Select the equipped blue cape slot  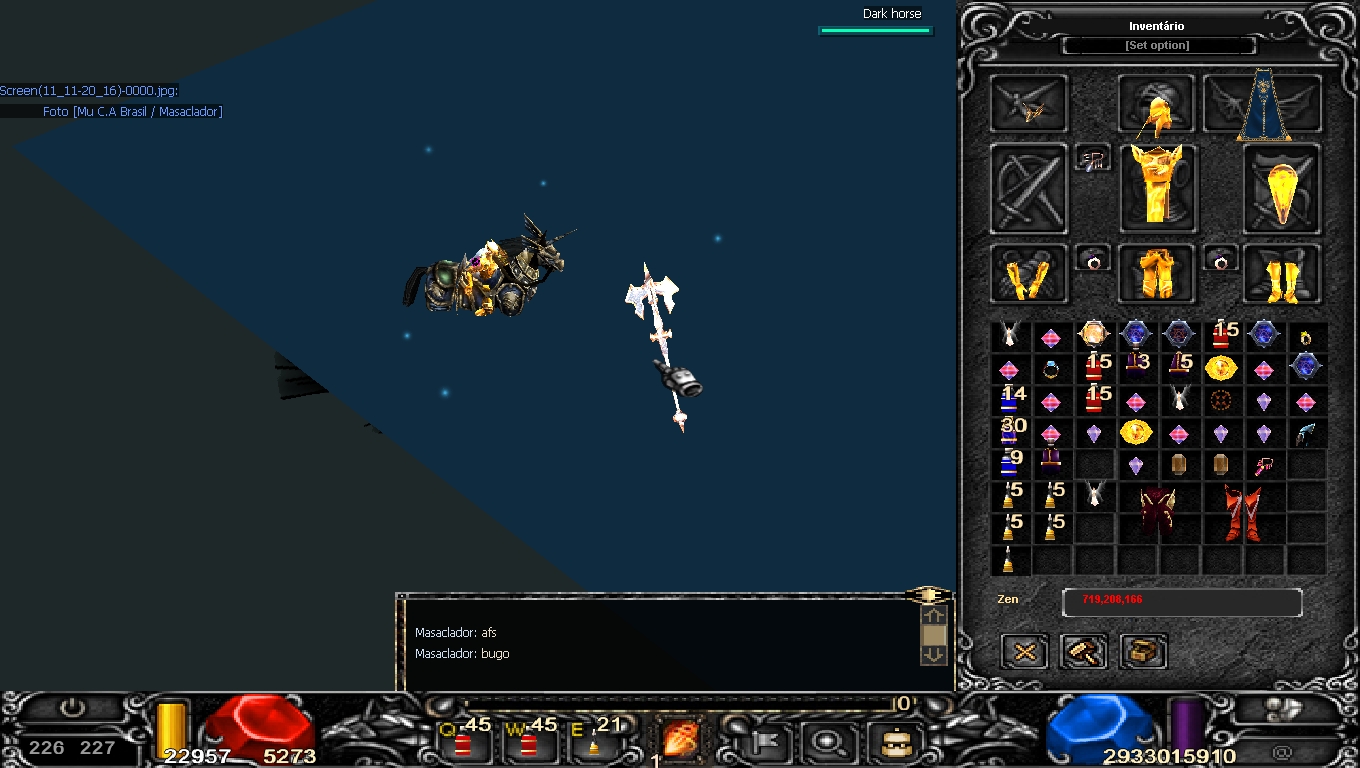pos(1263,105)
